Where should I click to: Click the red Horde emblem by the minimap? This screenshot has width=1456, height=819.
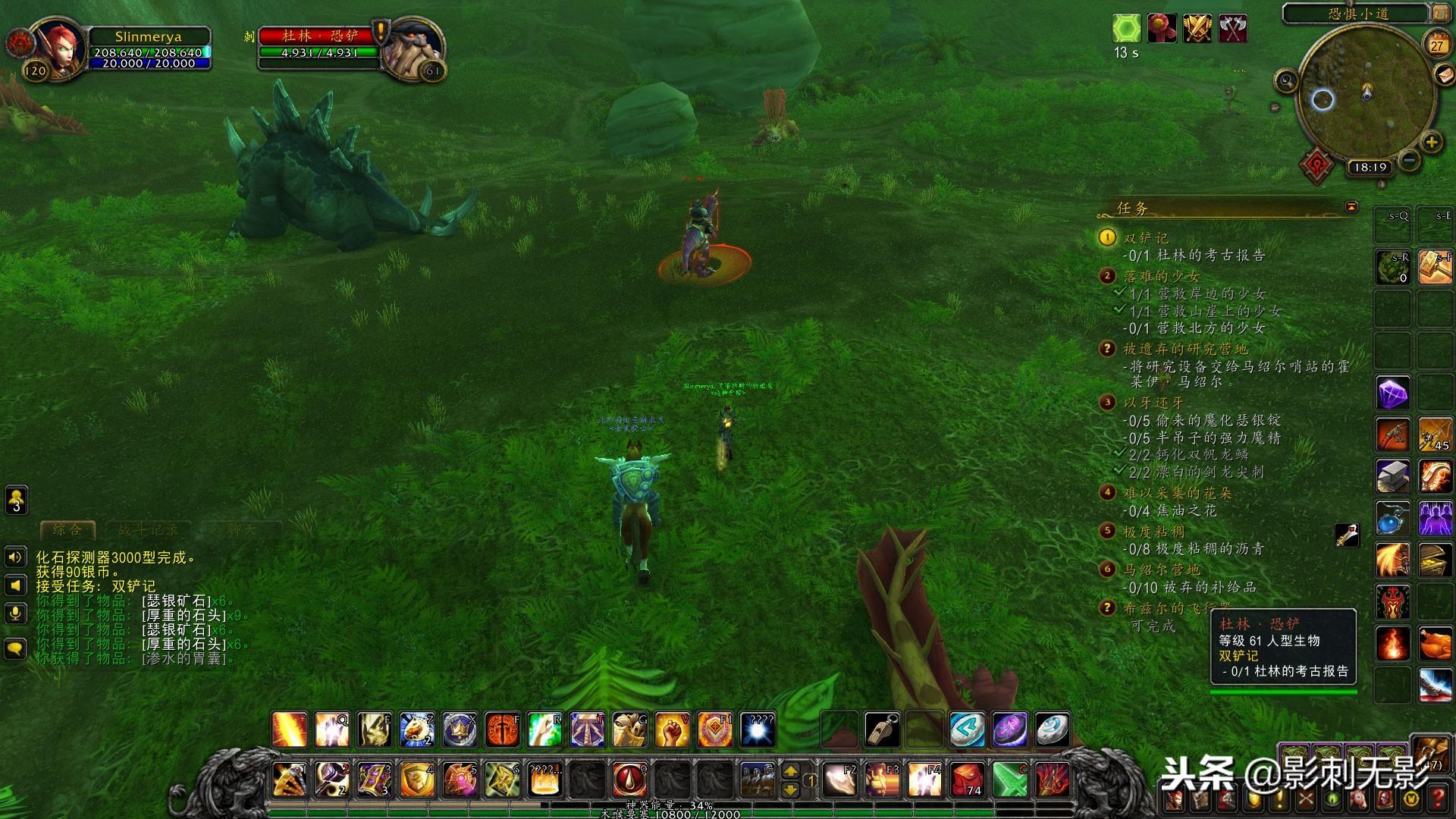point(1317,165)
